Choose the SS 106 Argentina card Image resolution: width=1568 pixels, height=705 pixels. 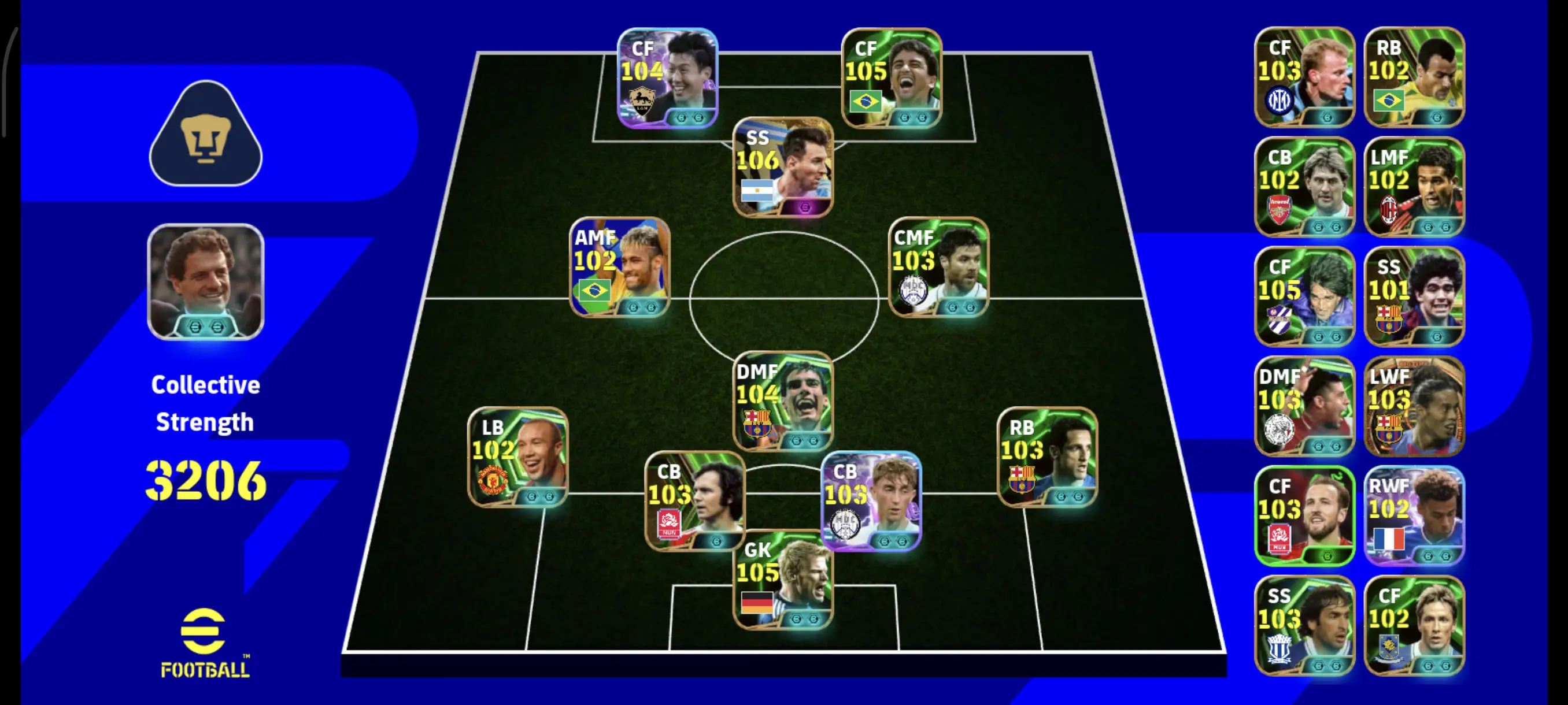coord(783,167)
